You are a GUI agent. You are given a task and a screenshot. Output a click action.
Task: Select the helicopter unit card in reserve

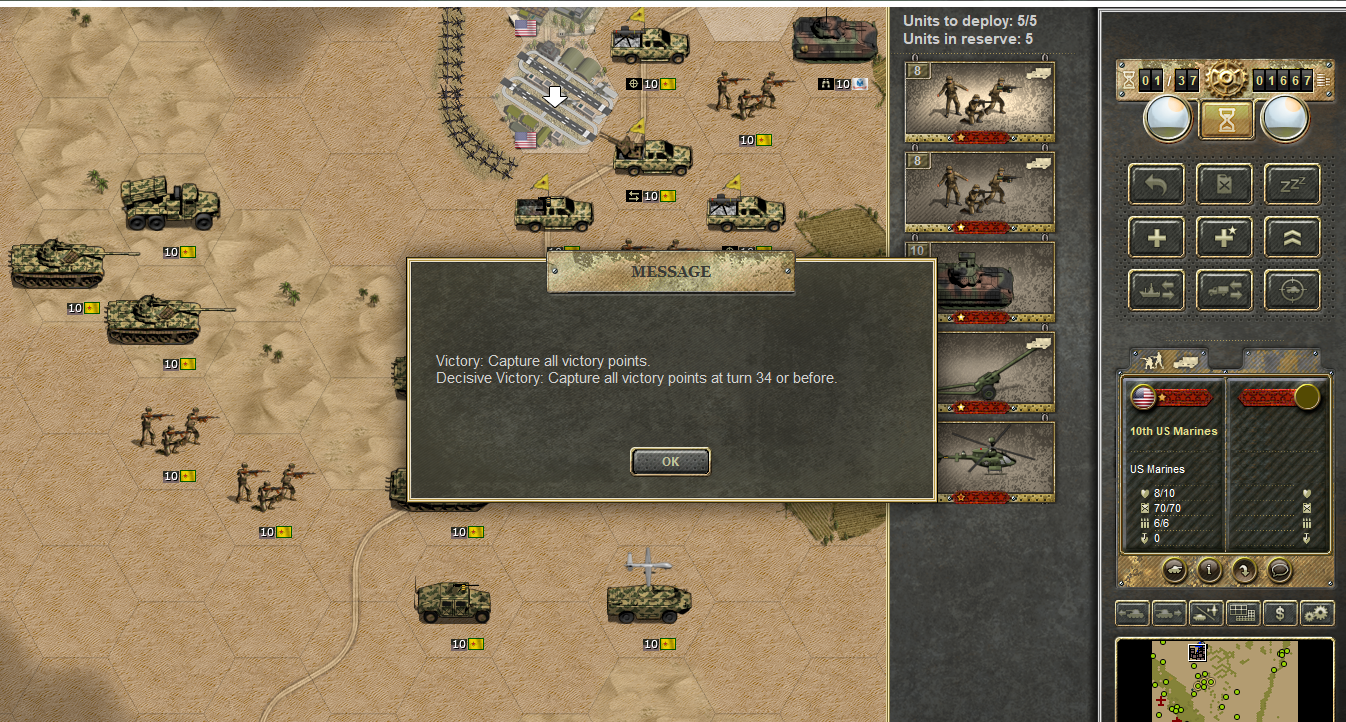tap(979, 462)
